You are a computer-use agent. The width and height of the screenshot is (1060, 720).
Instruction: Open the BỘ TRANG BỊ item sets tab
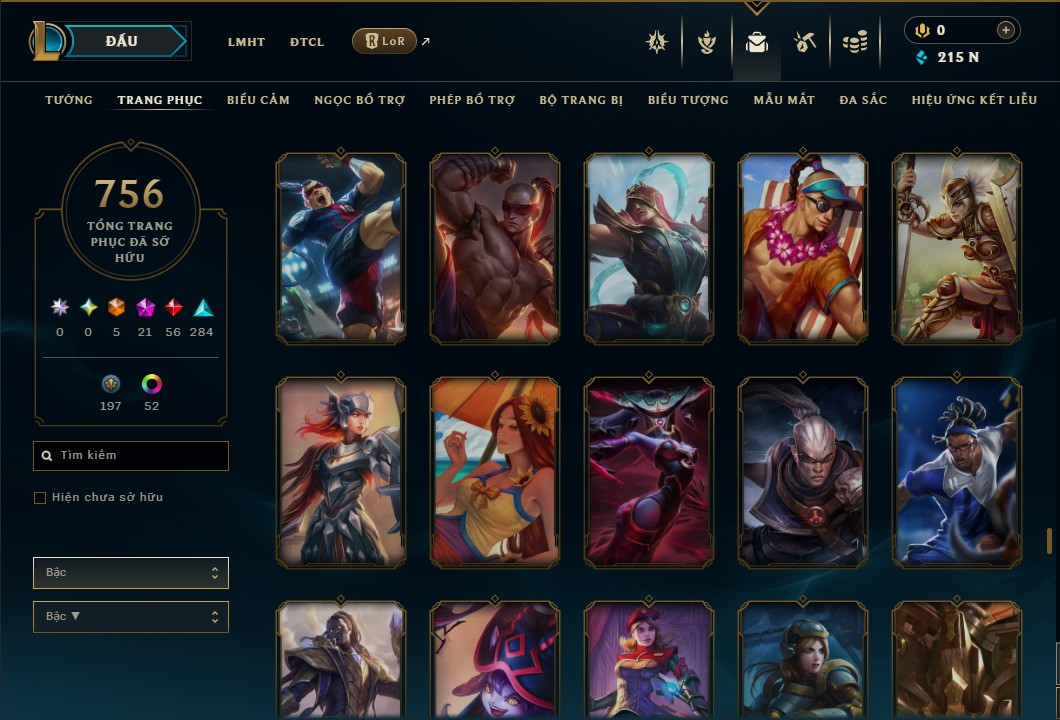pyautogui.click(x=581, y=100)
